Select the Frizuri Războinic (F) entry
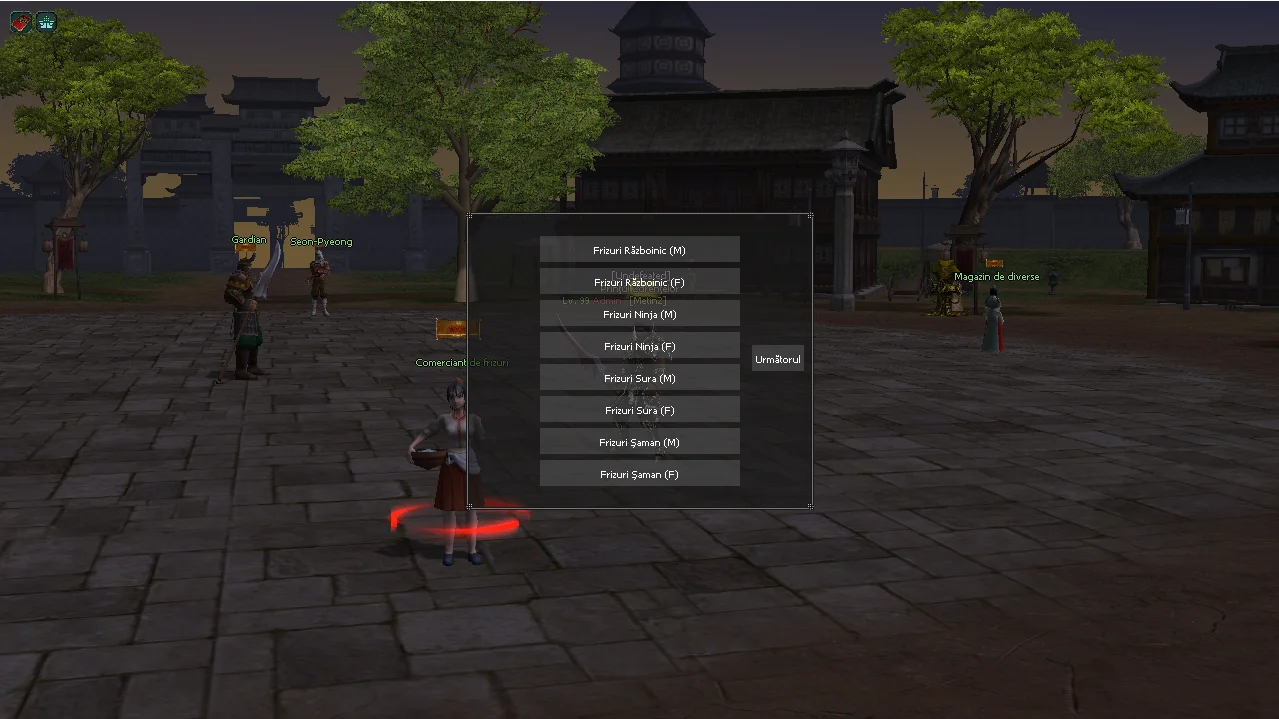Screen dimensions: 1279x719 pos(639,282)
